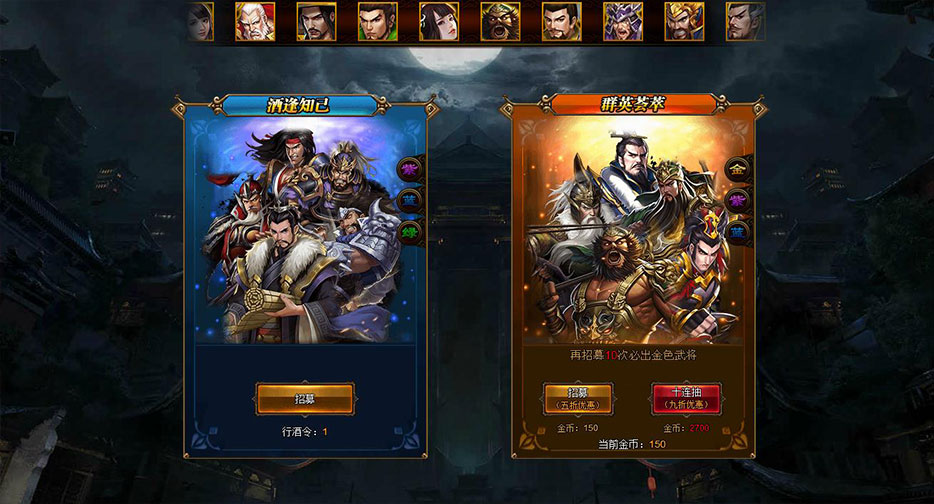Pick the golden-crowned shouting warrior portrait
934x504 pixels.
coord(684,21)
